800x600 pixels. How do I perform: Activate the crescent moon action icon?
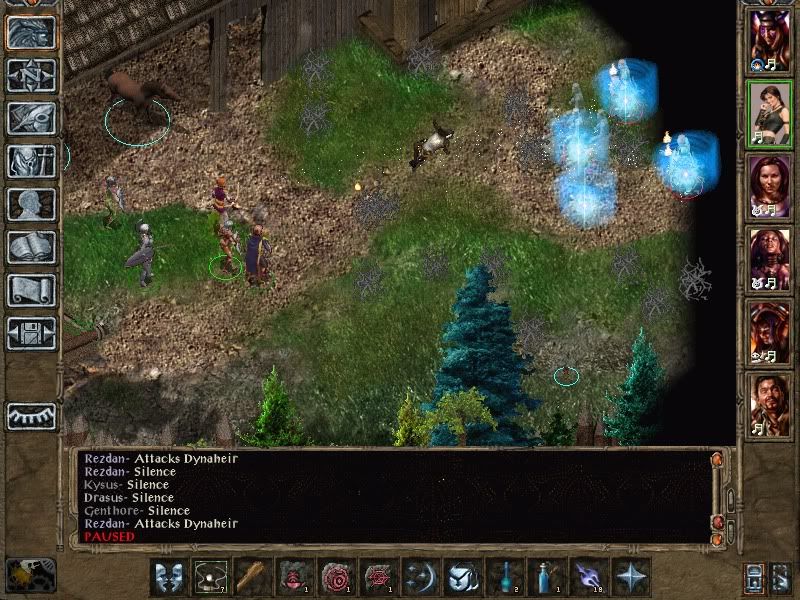[419, 578]
